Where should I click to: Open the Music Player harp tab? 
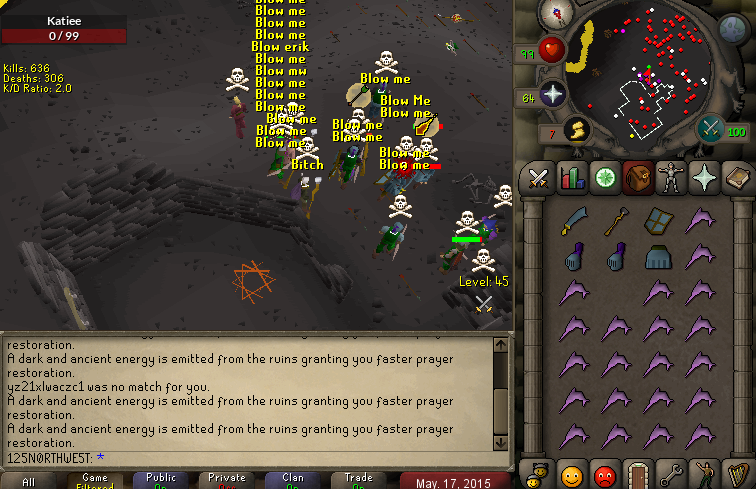point(736,472)
